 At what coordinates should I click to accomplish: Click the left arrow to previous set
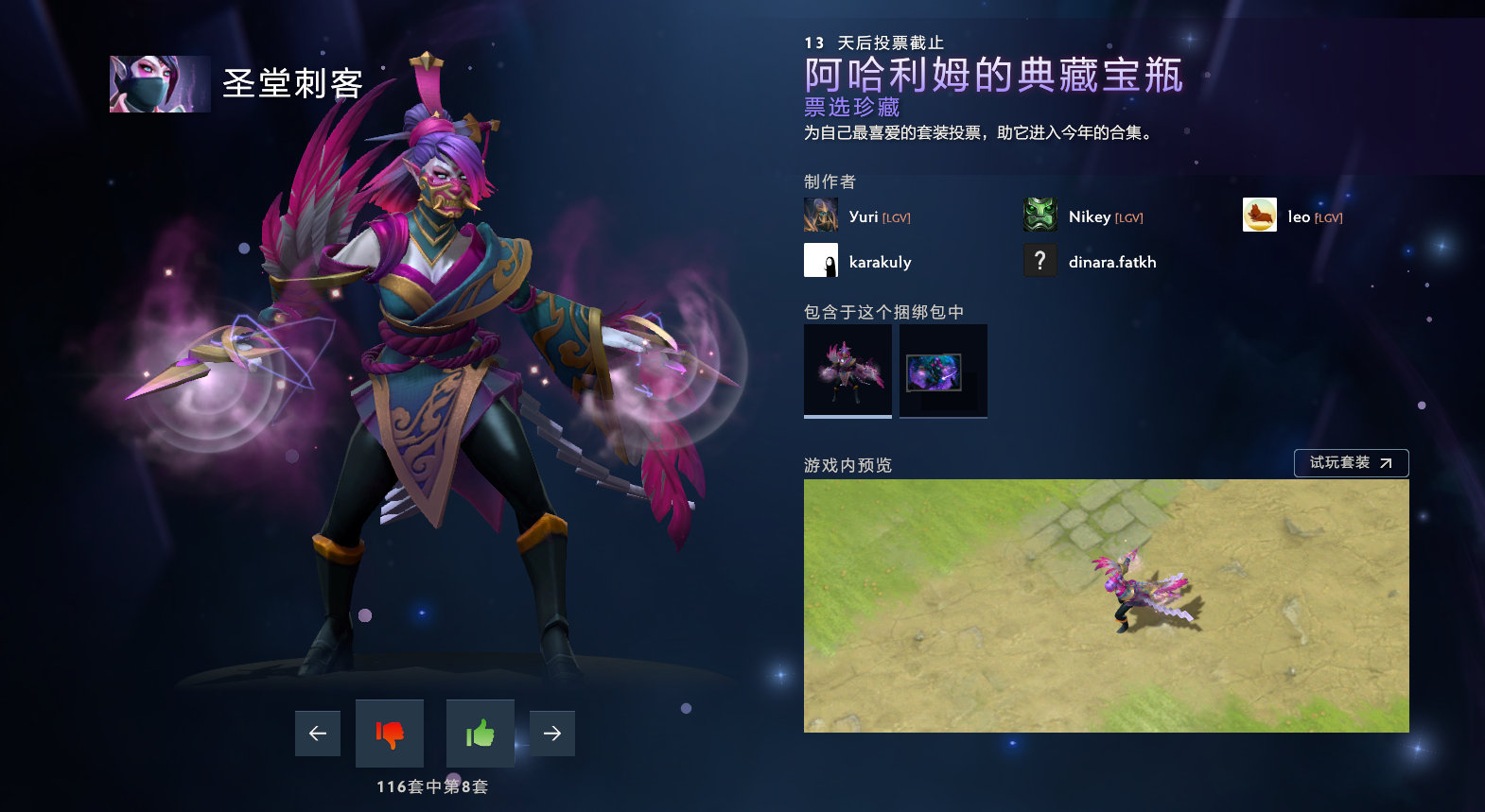(x=317, y=733)
